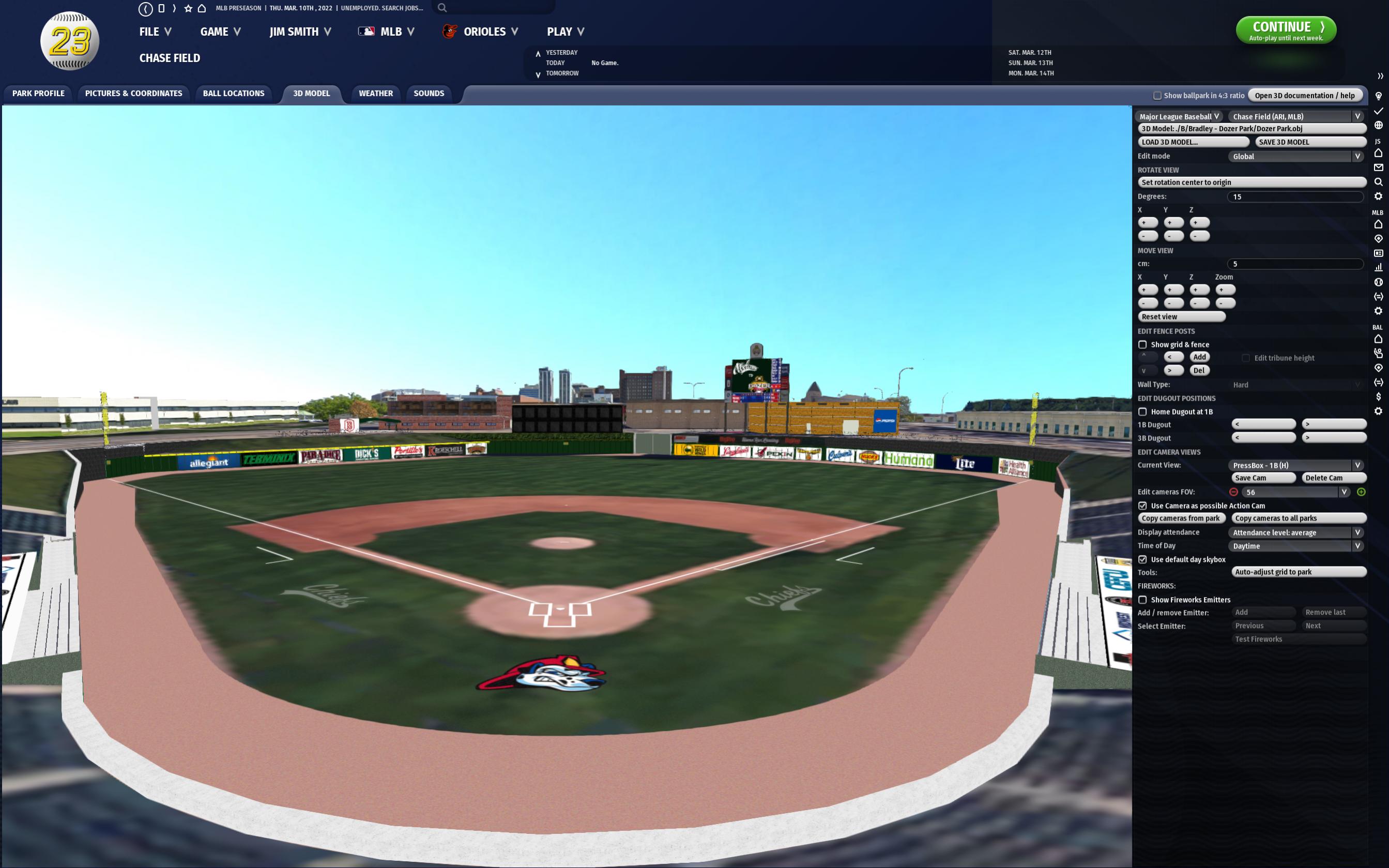The image size is (1389, 868).
Task: Choose the Time of Day dropdown
Action: click(x=1296, y=546)
